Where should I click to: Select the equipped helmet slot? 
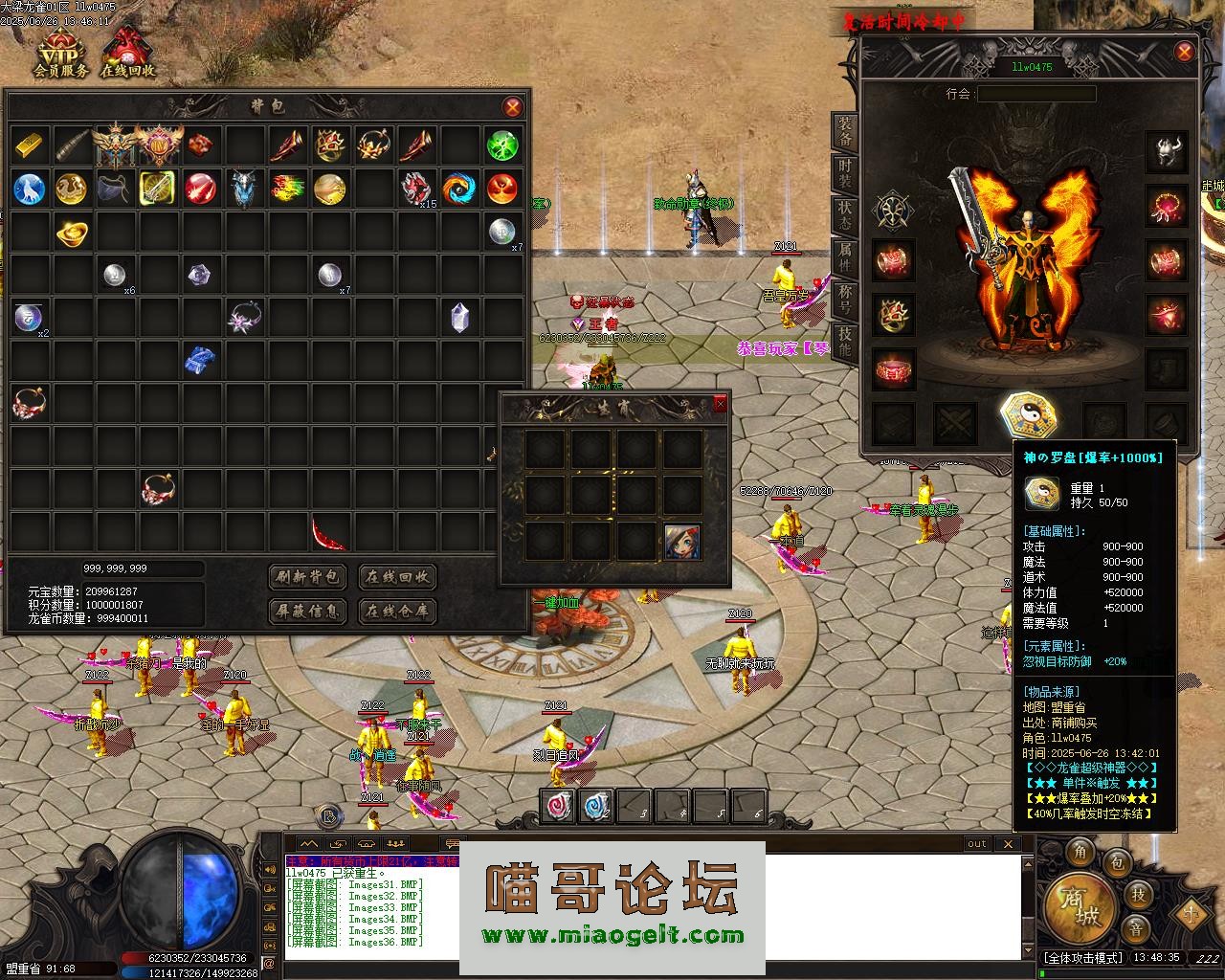[1168, 152]
